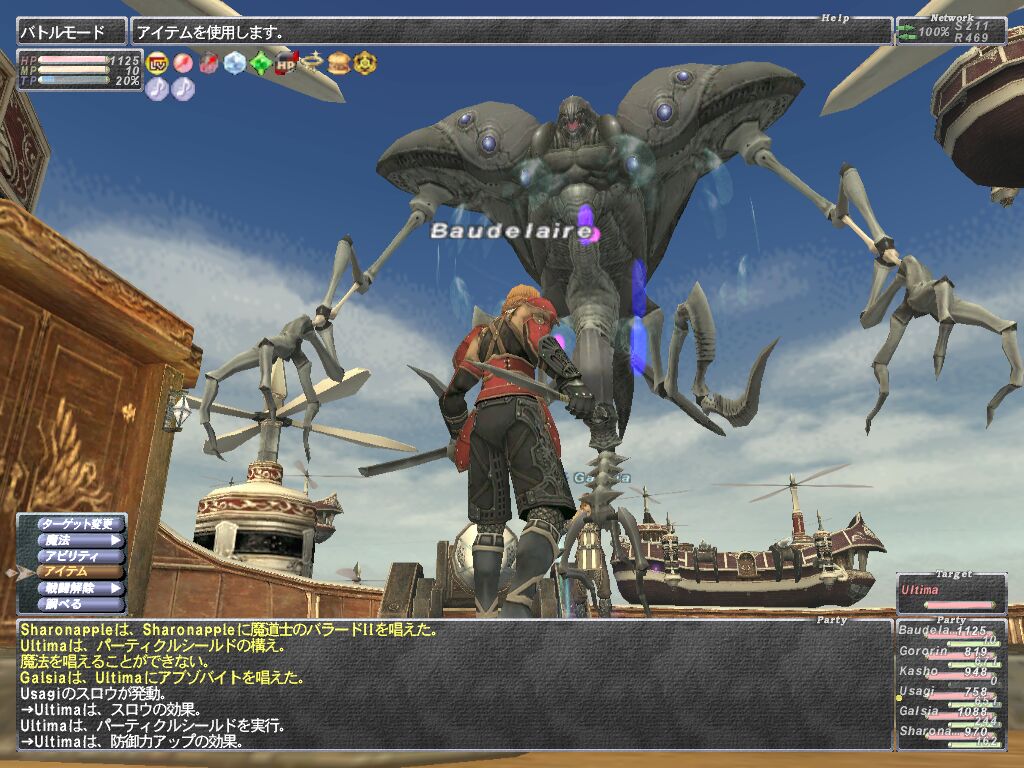Image resolution: width=1024 pixels, height=768 pixels.
Task: Click the red HP status icon
Action: point(286,63)
